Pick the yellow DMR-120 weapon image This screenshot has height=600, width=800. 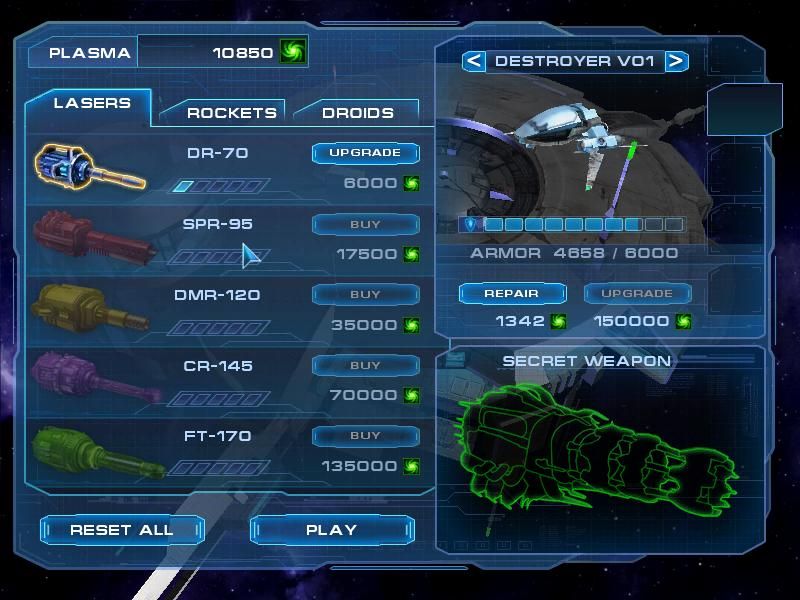click(90, 308)
